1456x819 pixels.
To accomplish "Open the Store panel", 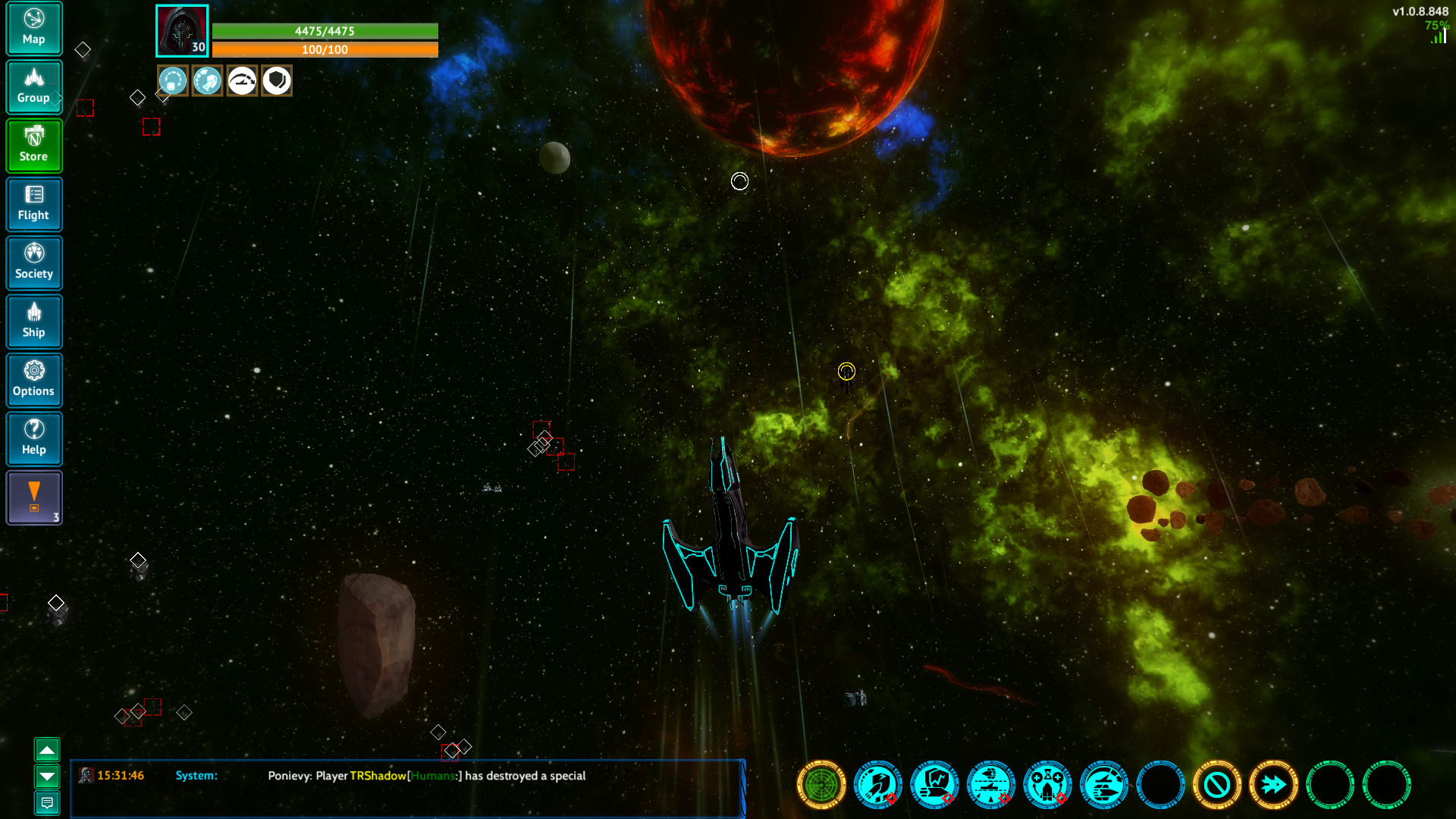I will (x=34, y=146).
